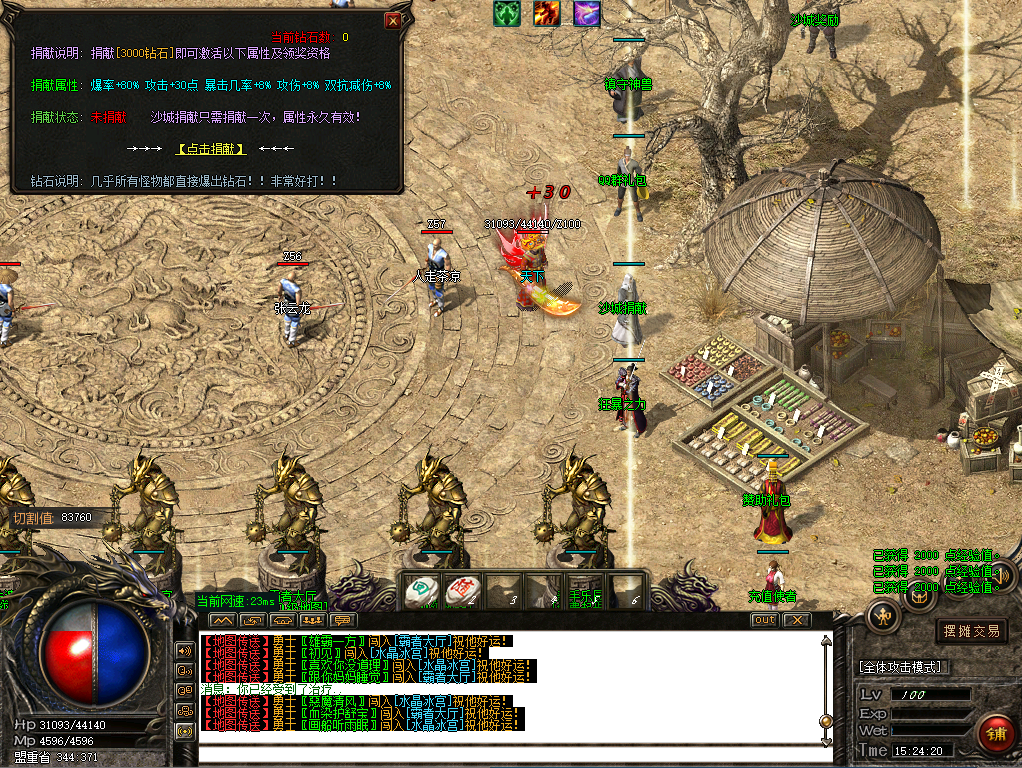The height and width of the screenshot is (768, 1022).
Task: Click the chat text input field
Action: click(x=510, y=755)
